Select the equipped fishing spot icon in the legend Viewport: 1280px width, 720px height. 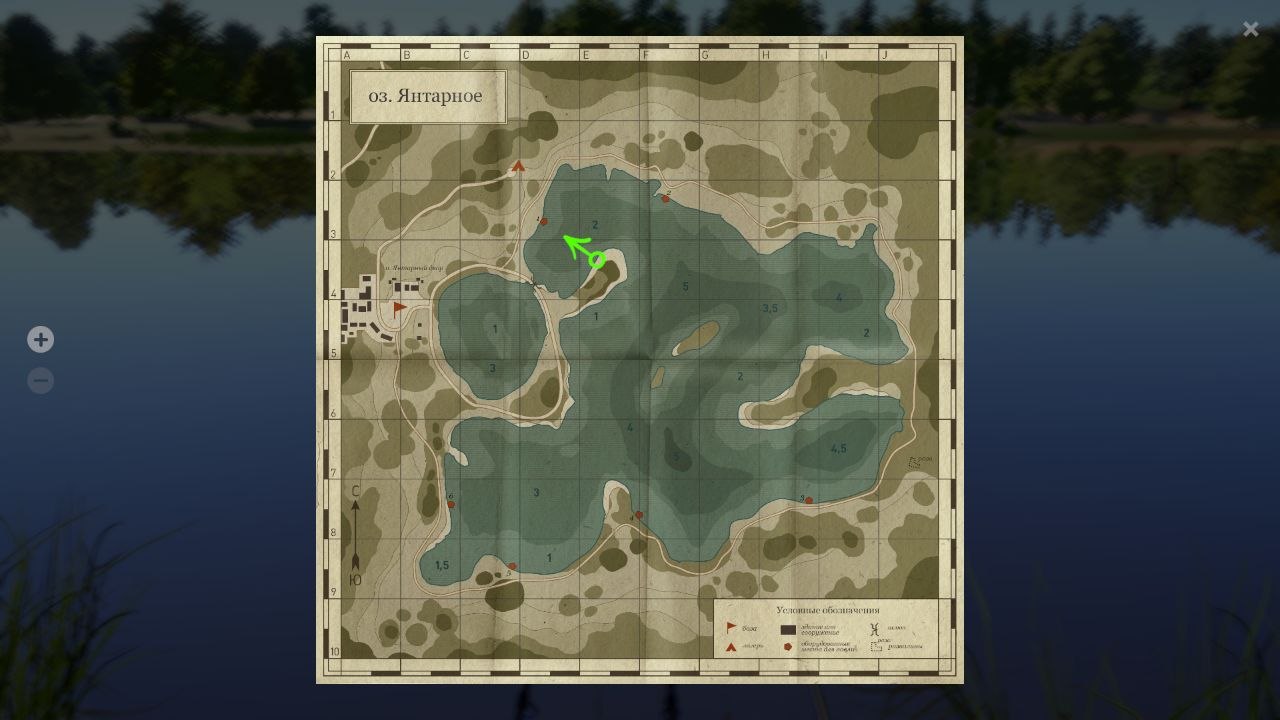tap(788, 647)
